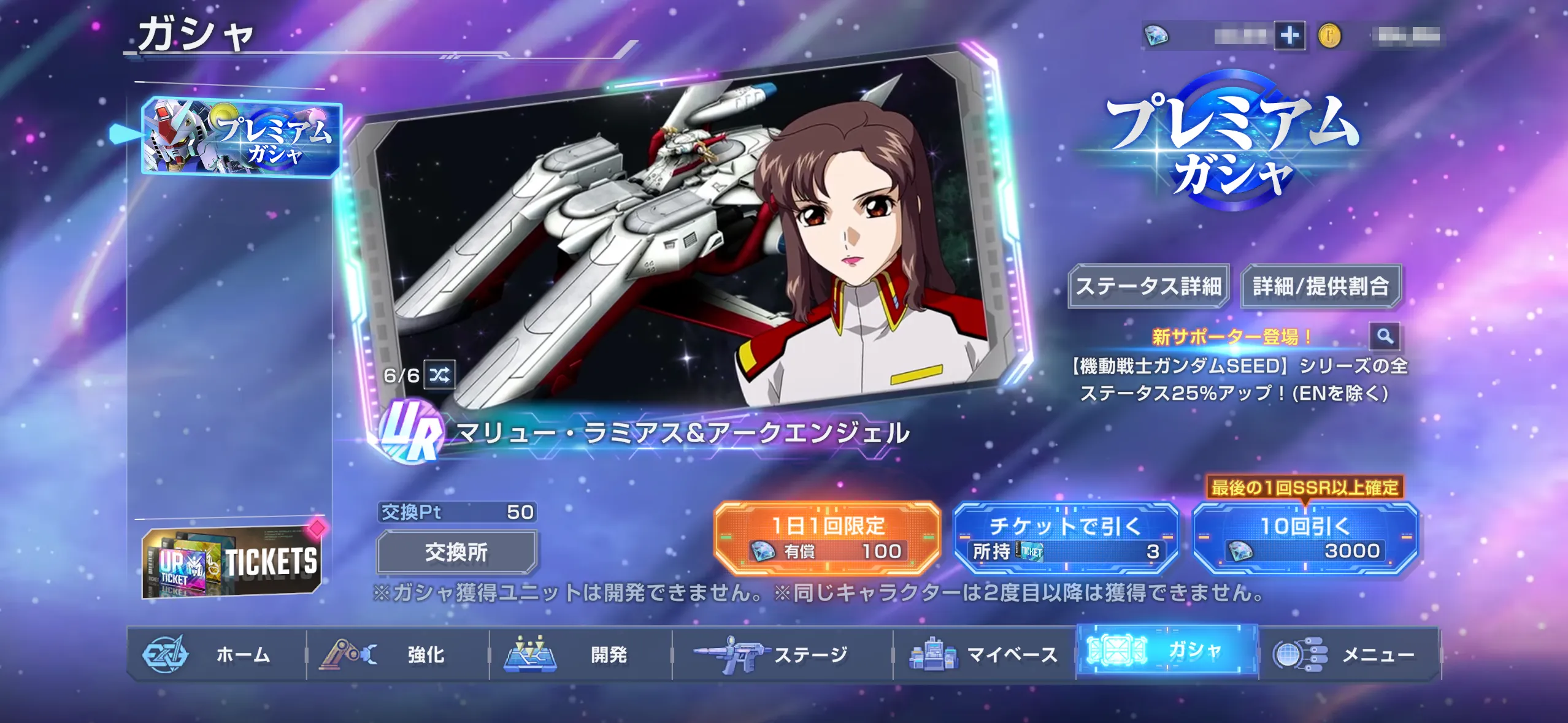Select the プレミアムガシャ banner tab
This screenshot has width=1568, height=723.
pos(241,138)
